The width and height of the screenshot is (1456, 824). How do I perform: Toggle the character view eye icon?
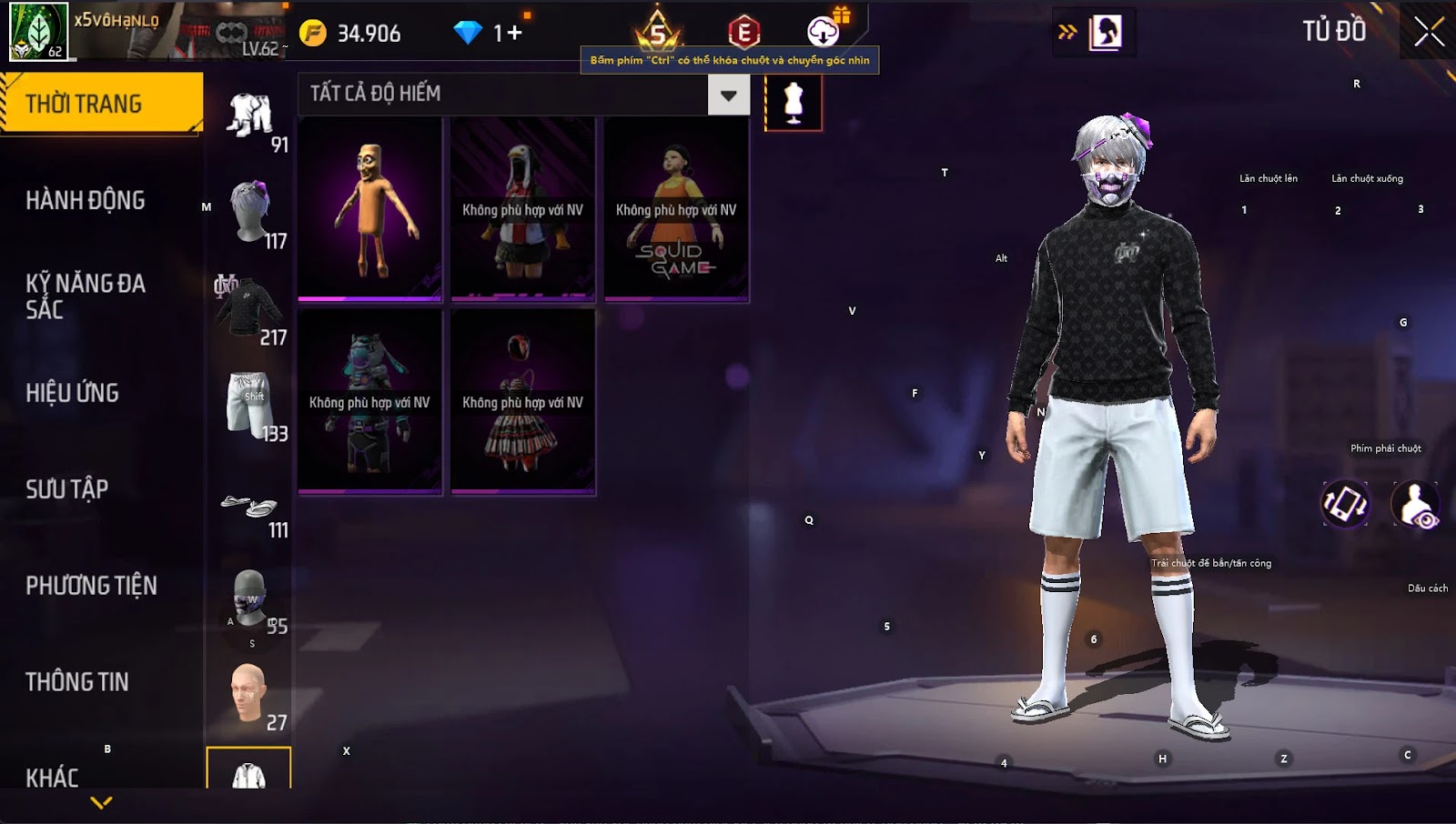tap(1416, 505)
